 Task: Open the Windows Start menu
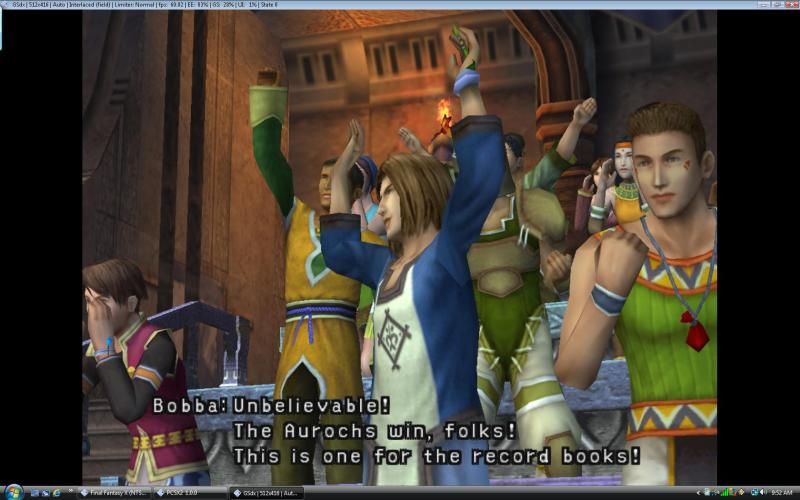[12, 492]
